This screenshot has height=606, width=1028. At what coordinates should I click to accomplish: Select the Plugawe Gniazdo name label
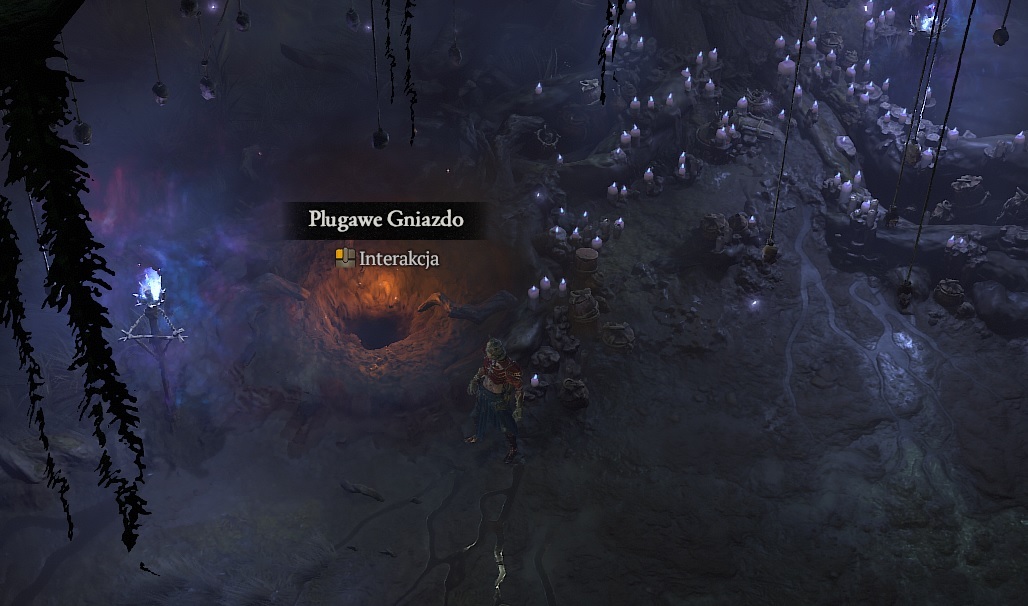pyautogui.click(x=386, y=220)
